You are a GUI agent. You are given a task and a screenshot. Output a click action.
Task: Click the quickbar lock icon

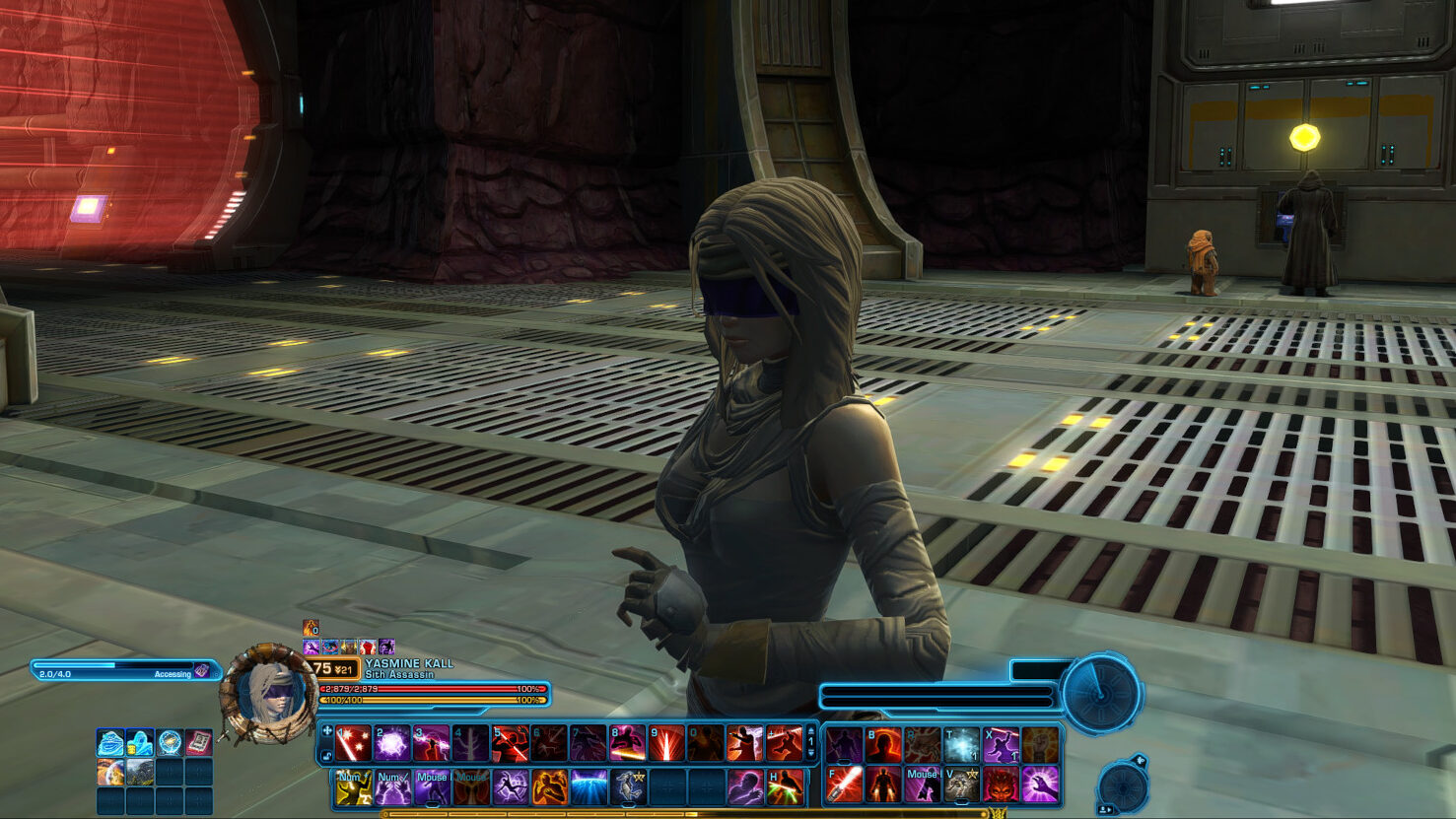(x=327, y=756)
